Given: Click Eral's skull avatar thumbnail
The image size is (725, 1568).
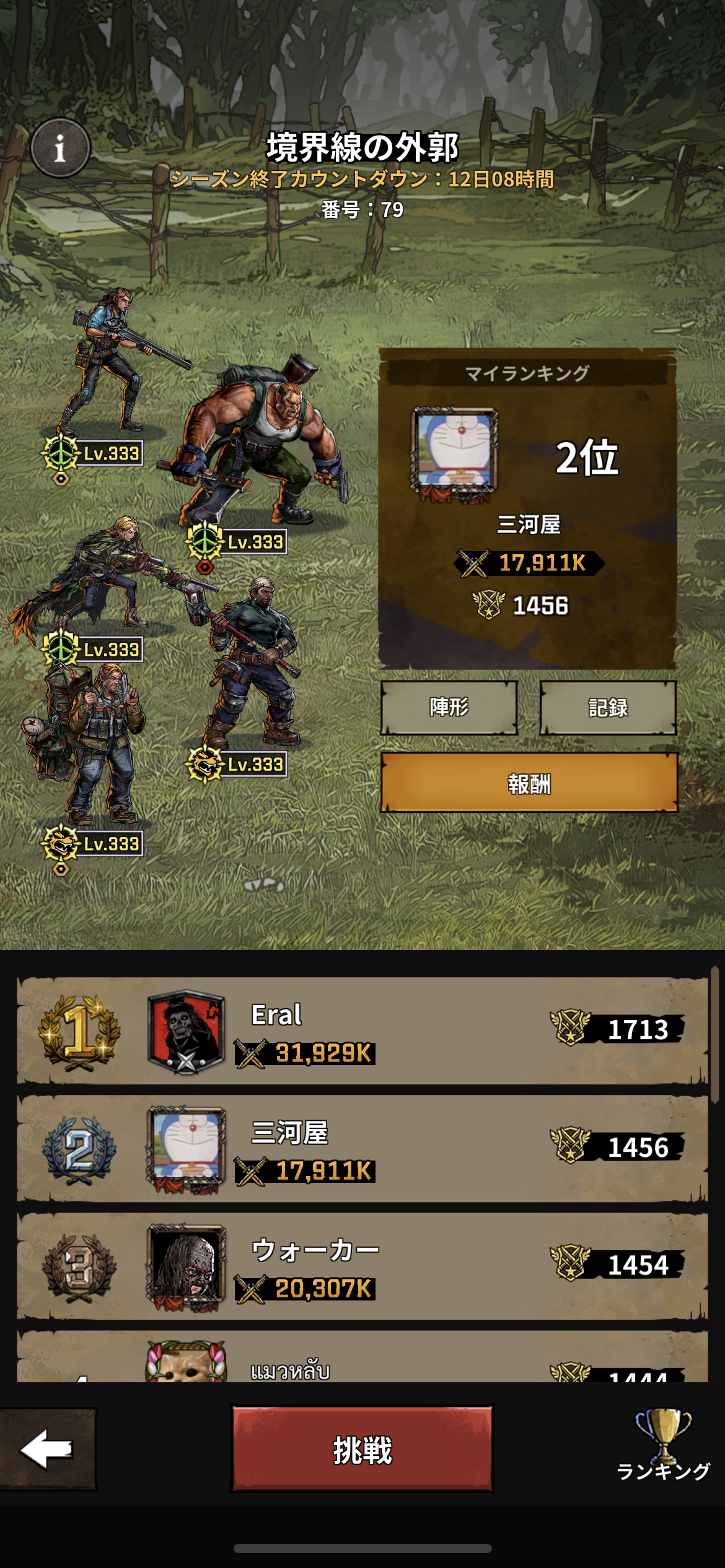Looking at the screenshot, I should [186, 1031].
